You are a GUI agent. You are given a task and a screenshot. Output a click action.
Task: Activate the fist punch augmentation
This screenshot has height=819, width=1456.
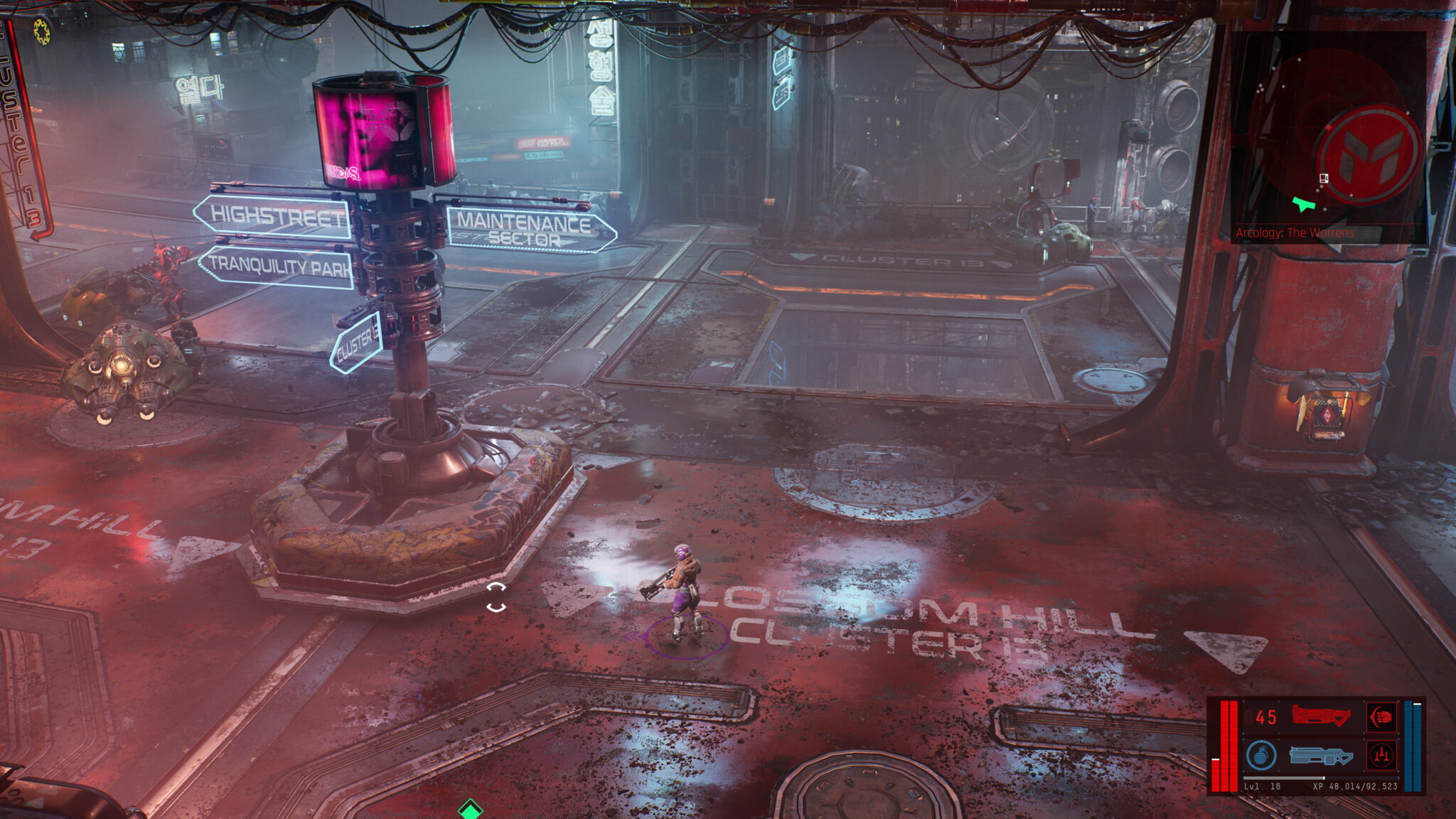click(x=1381, y=717)
